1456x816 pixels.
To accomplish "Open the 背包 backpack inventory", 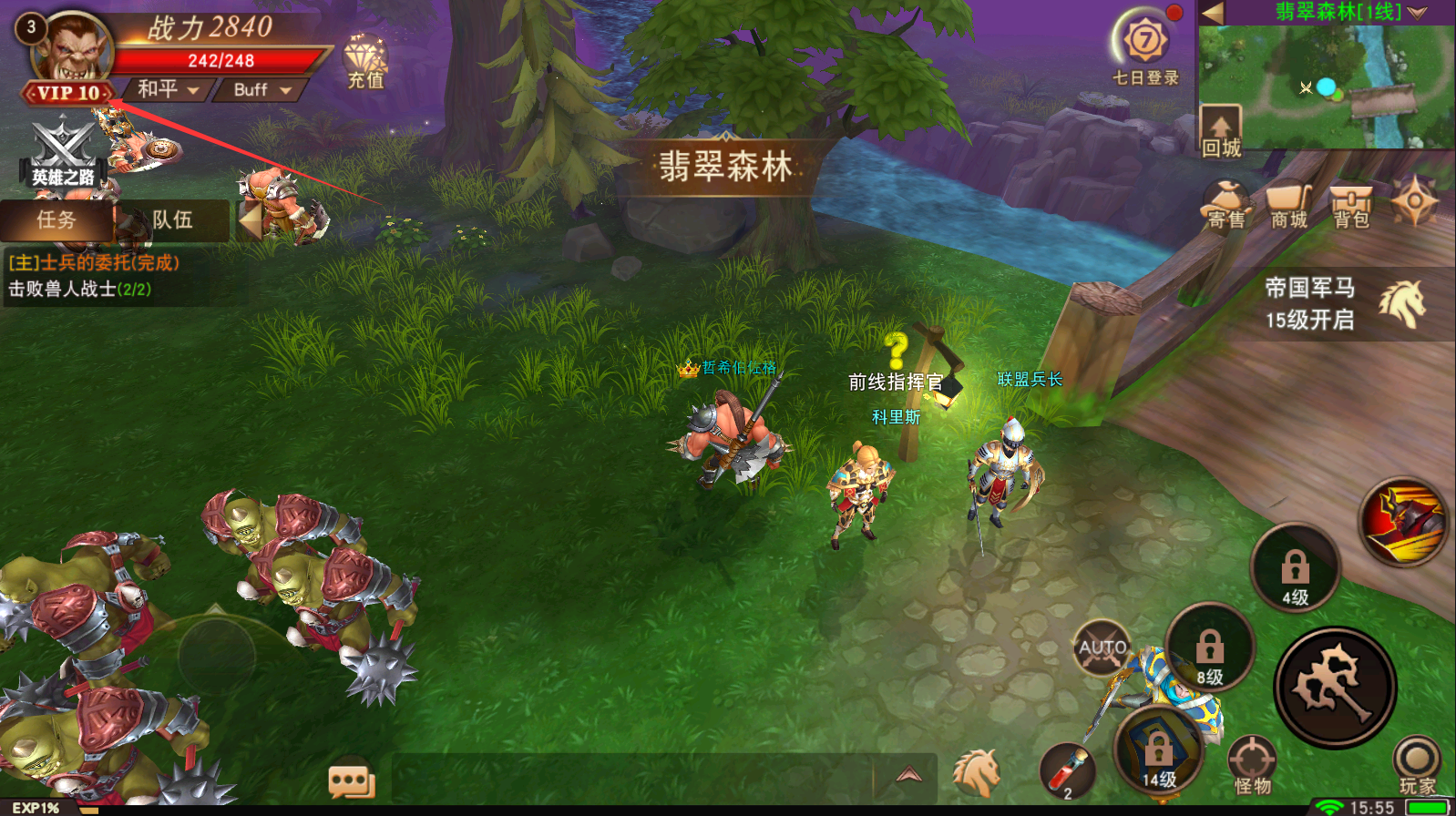I will pos(1351,206).
